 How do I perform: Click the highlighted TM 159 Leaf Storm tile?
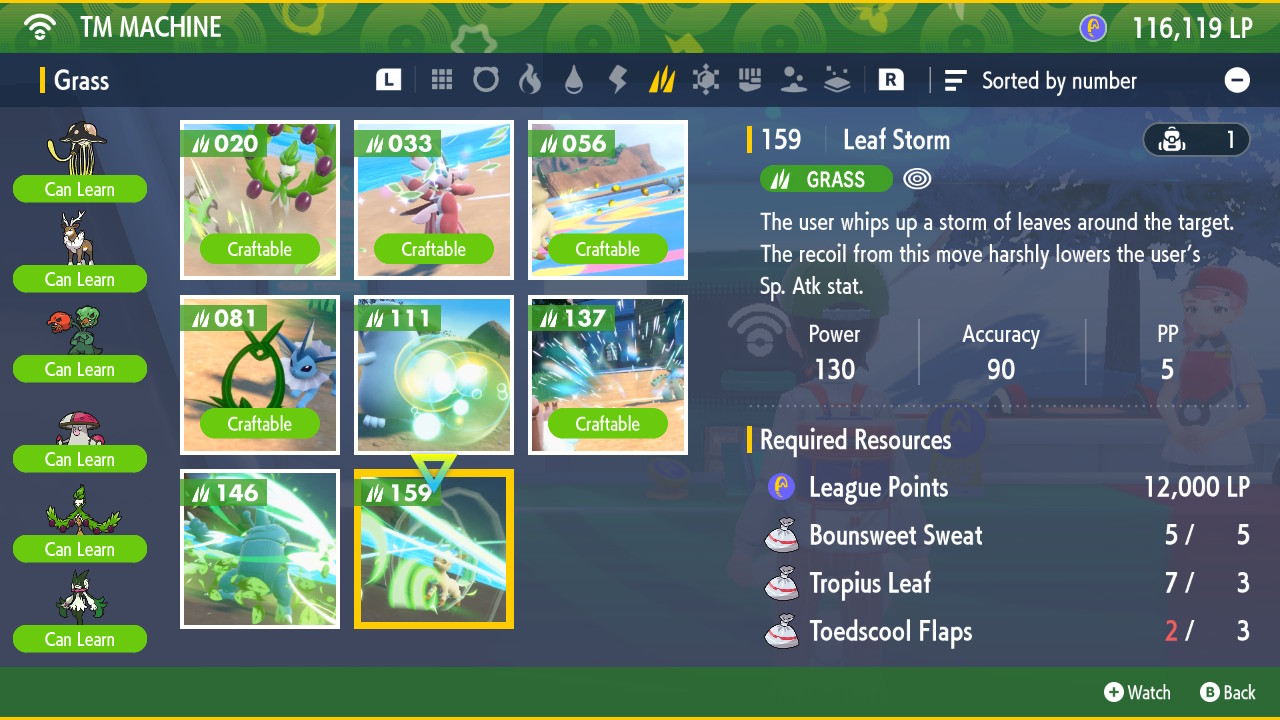[x=434, y=549]
